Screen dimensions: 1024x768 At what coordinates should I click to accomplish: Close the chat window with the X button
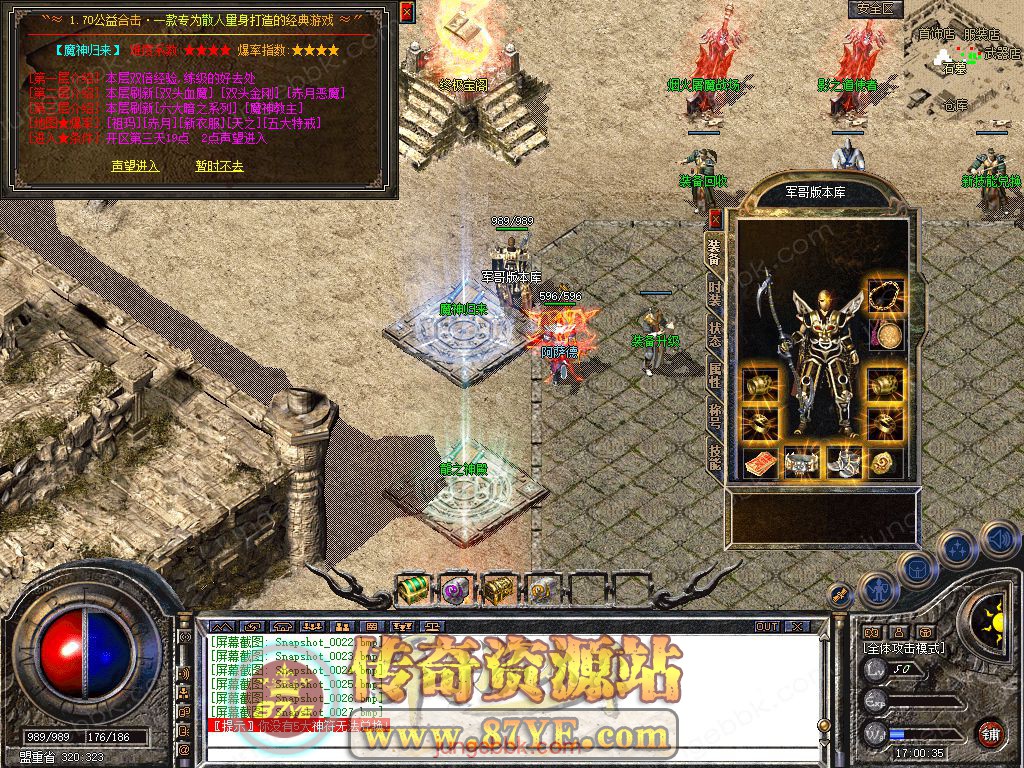pos(797,626)
